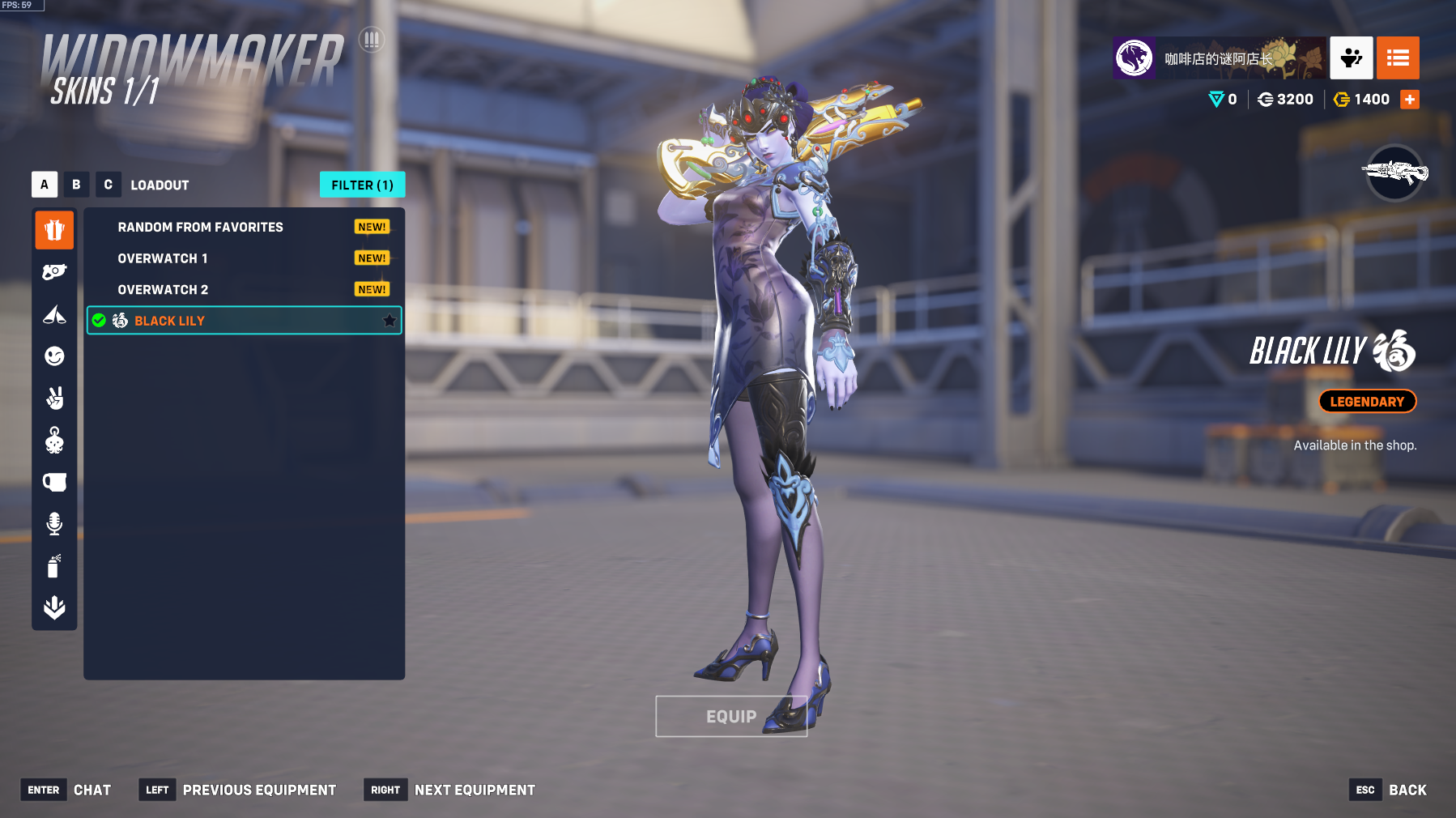Switch to loadout A
Viewport: 1456px width, 818px height.
pyautogui.click(x=45, y=185)
